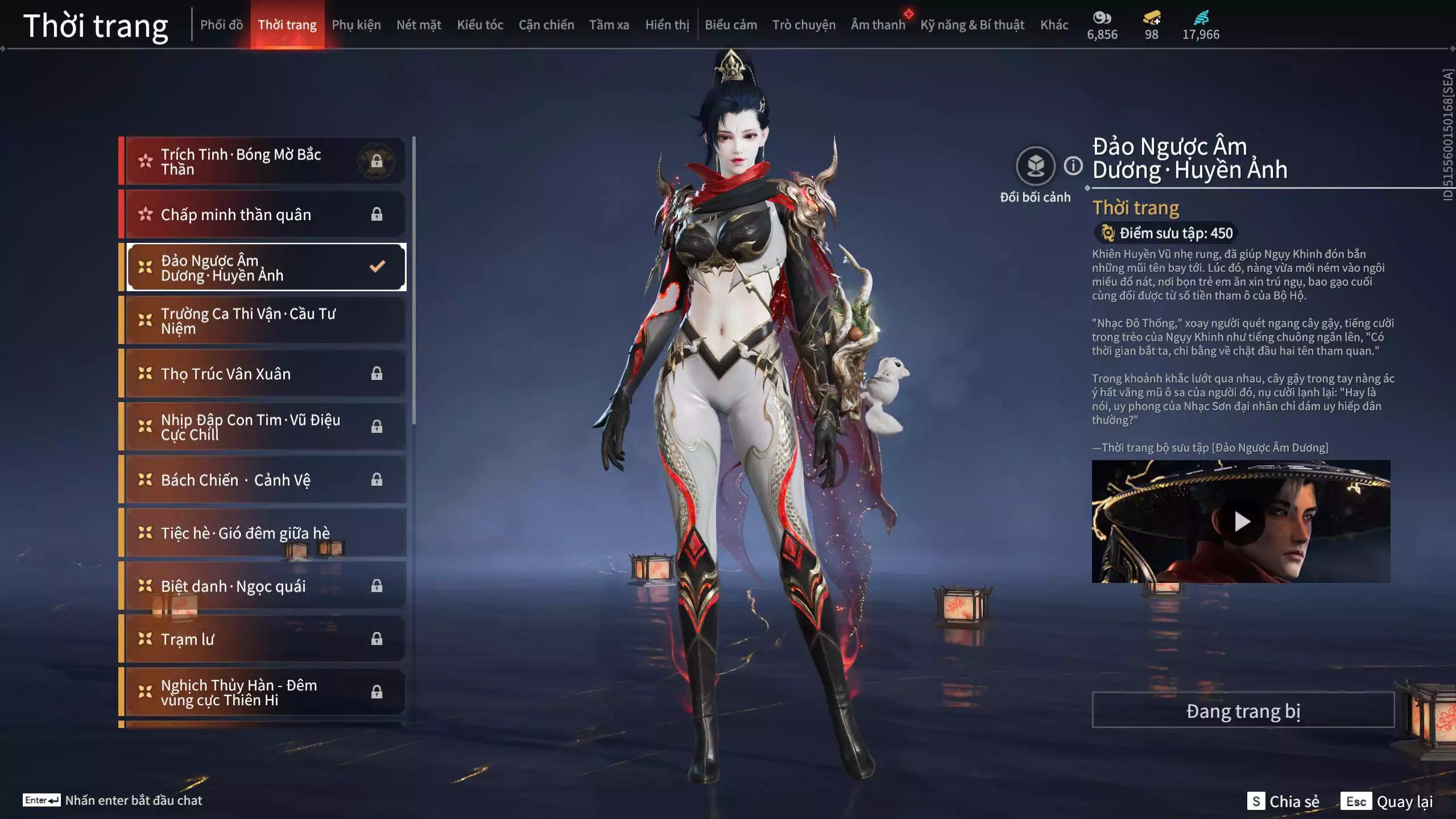The image size is (1456, 819).
Task: Open the Phụ kiện tab
Action: [x=356, y=25]
